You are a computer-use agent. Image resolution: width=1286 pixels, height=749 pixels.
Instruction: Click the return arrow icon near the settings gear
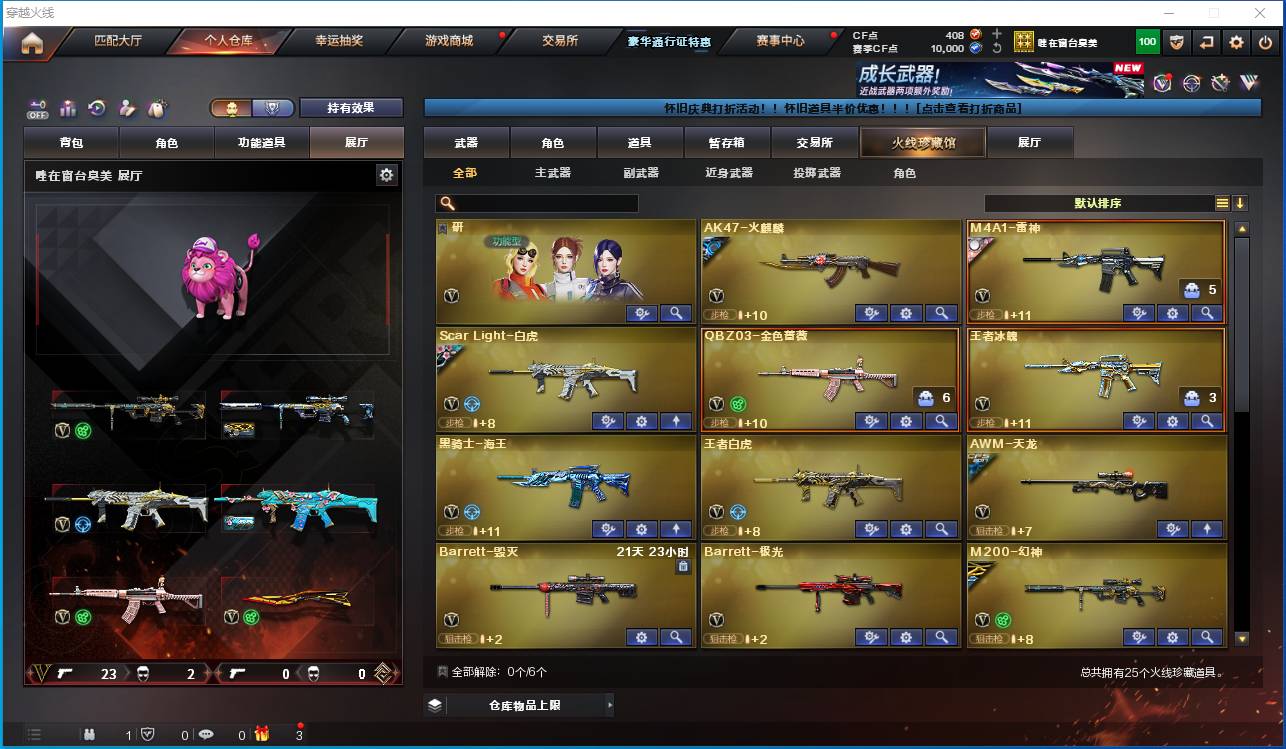(x=1207, y=41)
